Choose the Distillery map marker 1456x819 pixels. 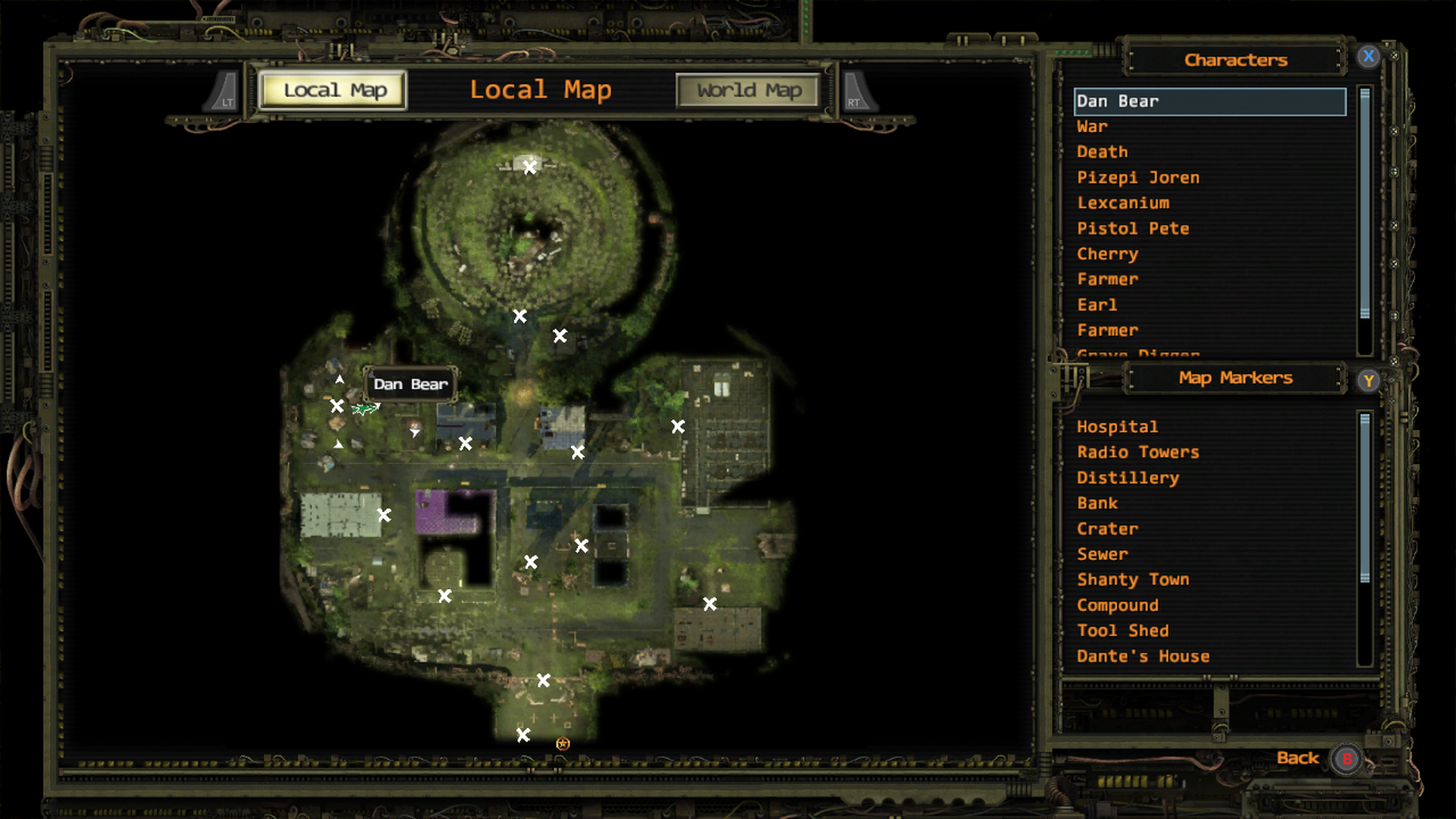coord(1128,478)
